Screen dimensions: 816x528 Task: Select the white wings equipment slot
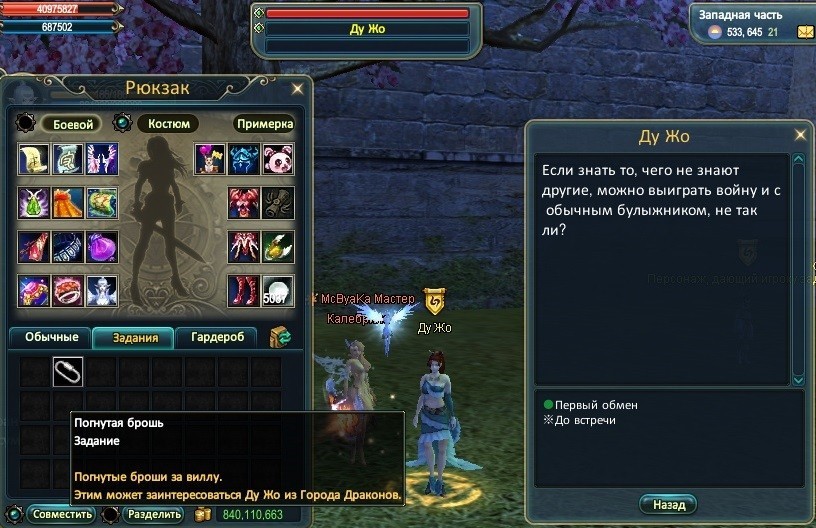tap(102, 159)
